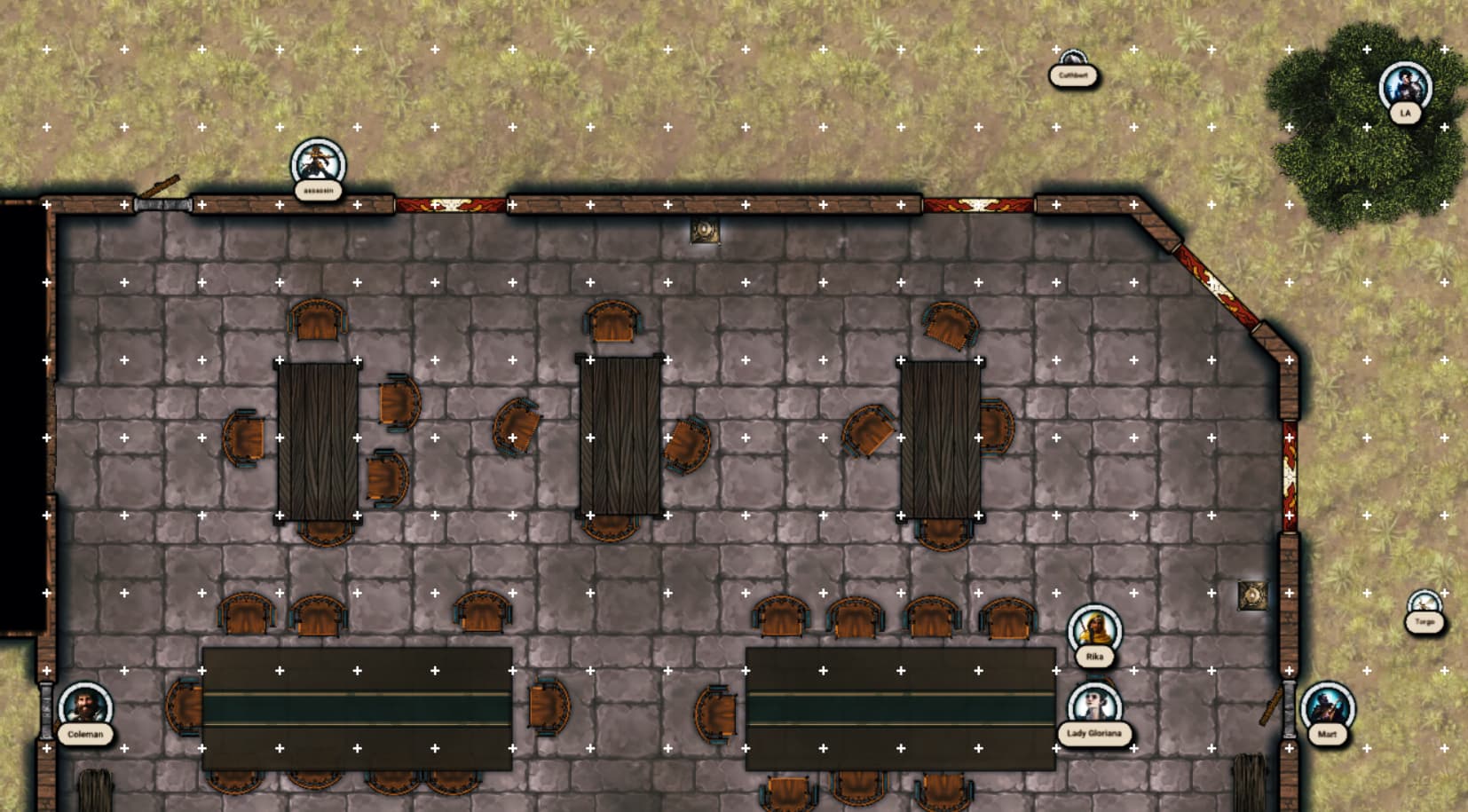
Task: Choose the Rika token
Action: click(x=1094, y=632)
